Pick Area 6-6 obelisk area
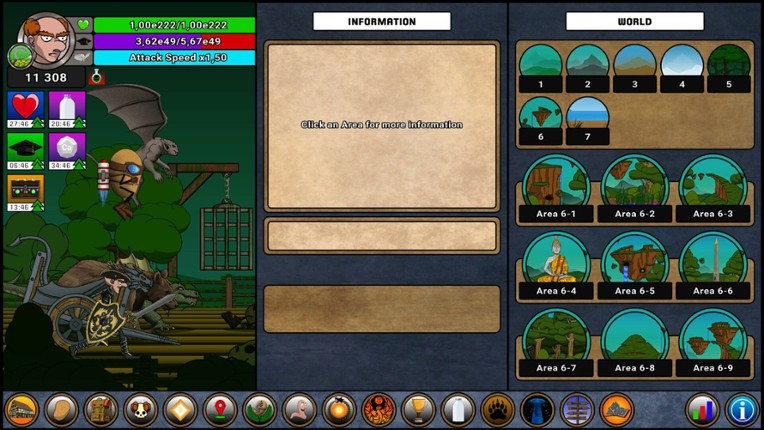This screenshot has width=764, height=430. [x=711, y=265]
